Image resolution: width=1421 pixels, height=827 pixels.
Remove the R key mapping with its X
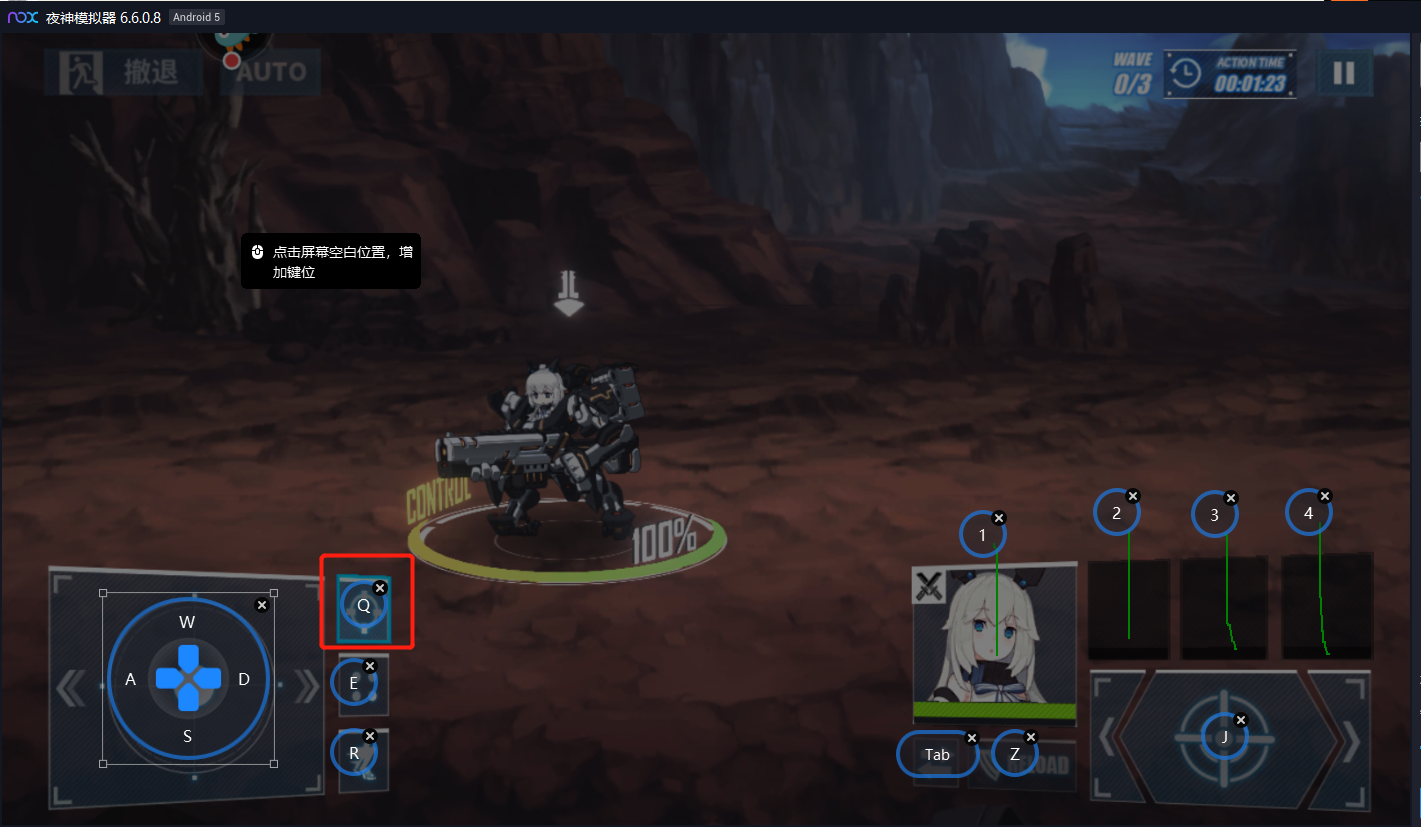[369, 736]
